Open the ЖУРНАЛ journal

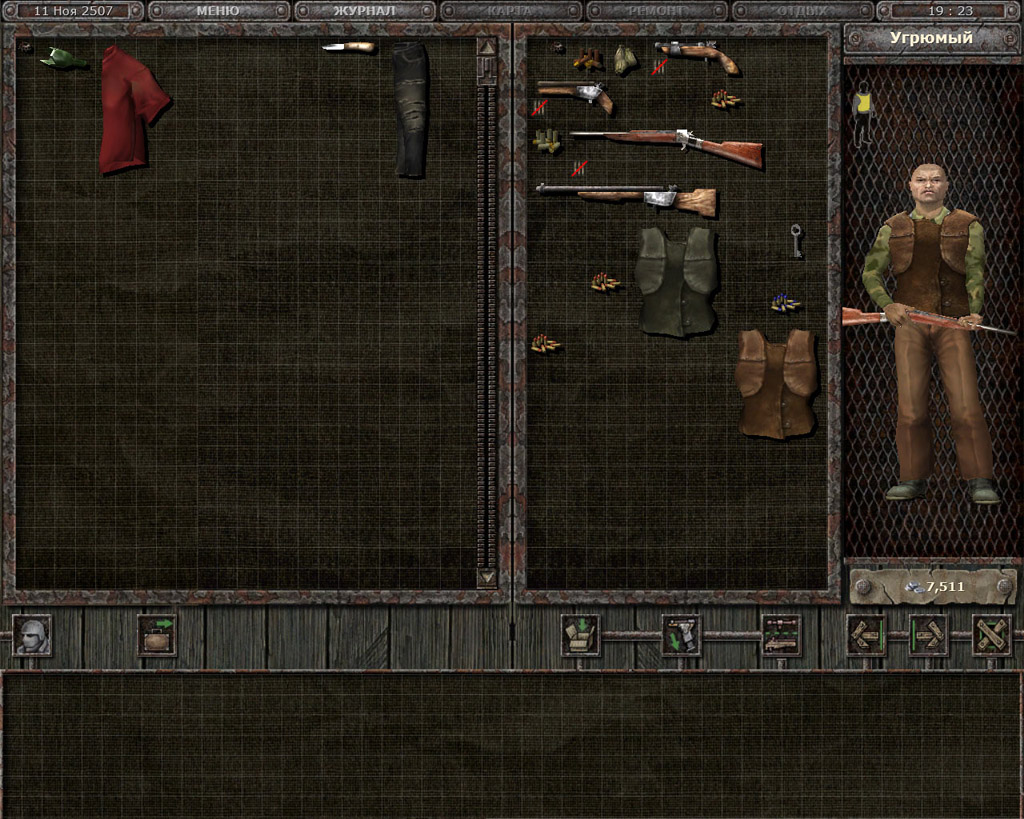[x=364, y=11]
